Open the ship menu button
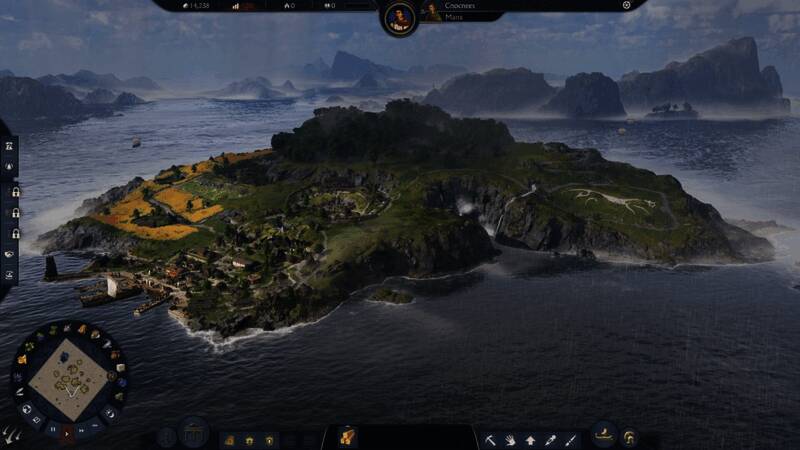 pyautogui.click(x=603, y=437)
